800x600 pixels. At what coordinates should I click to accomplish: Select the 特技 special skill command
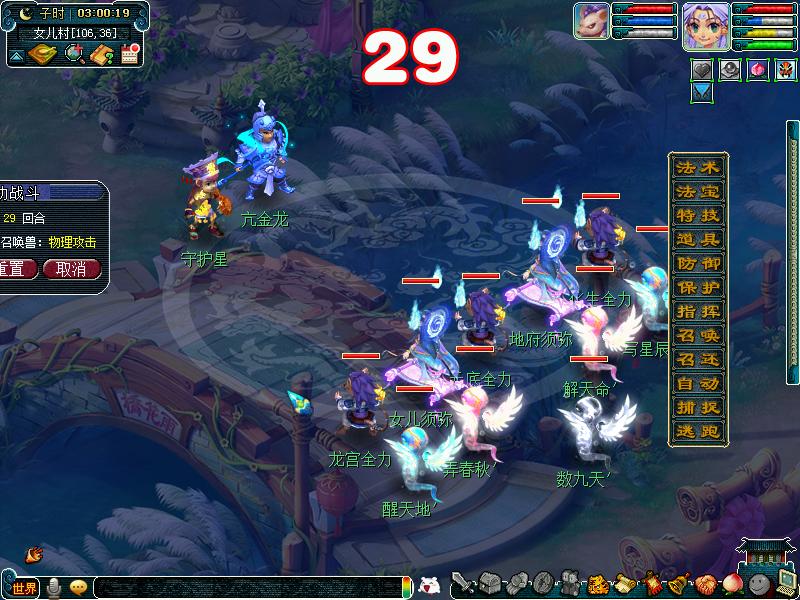point(697,216)
